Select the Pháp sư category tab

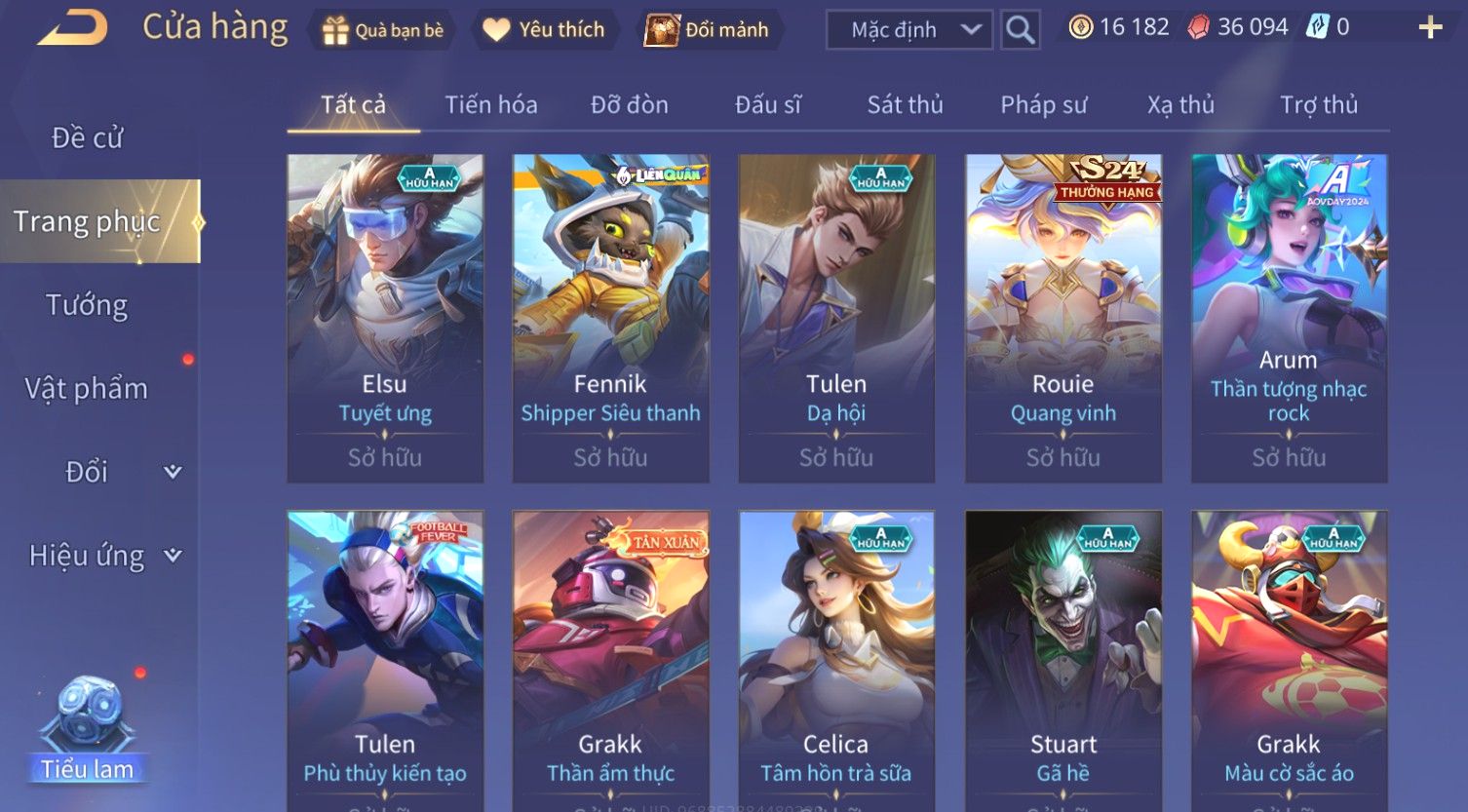1043,105
